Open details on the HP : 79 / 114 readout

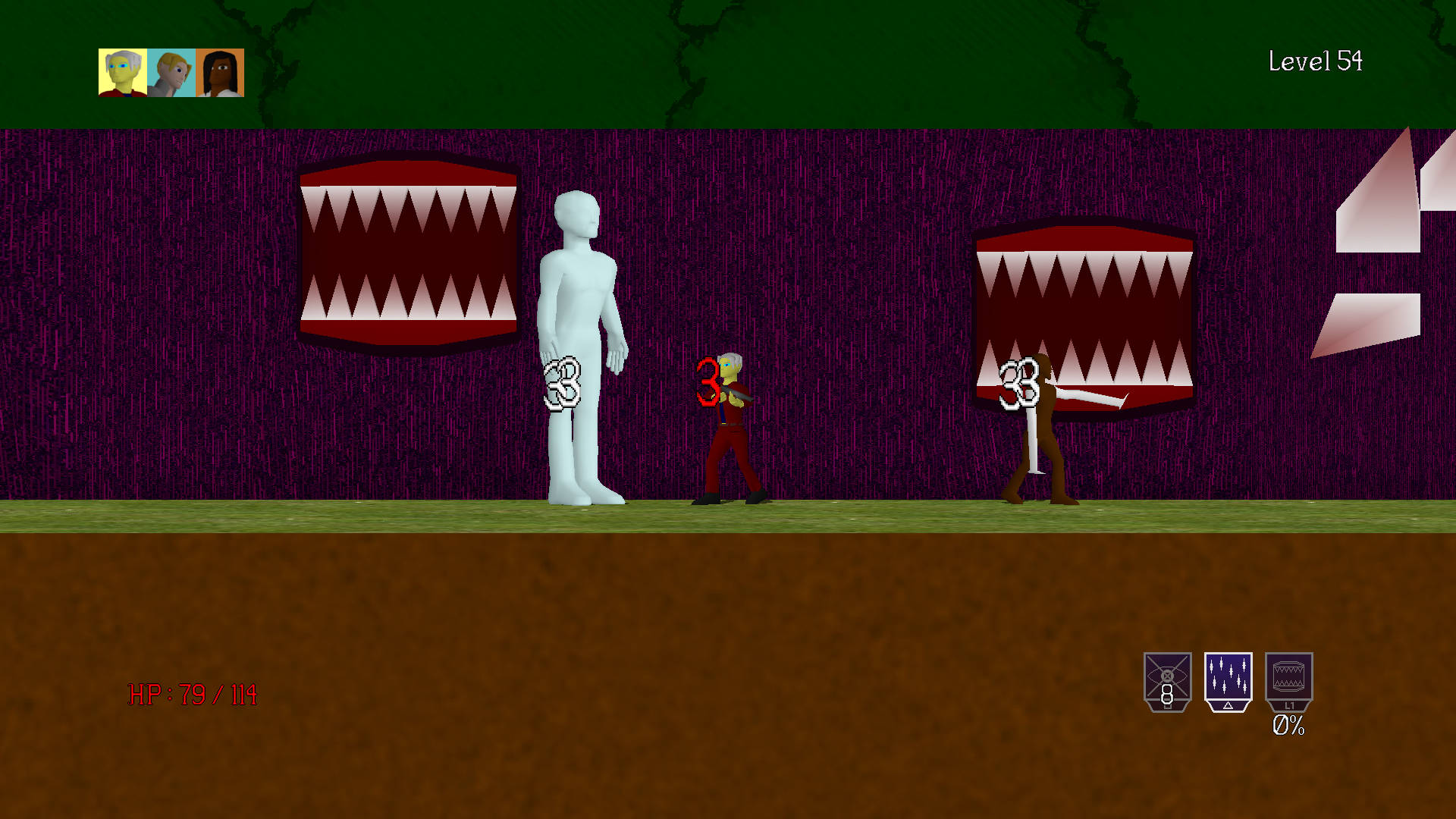click(192, 693)
